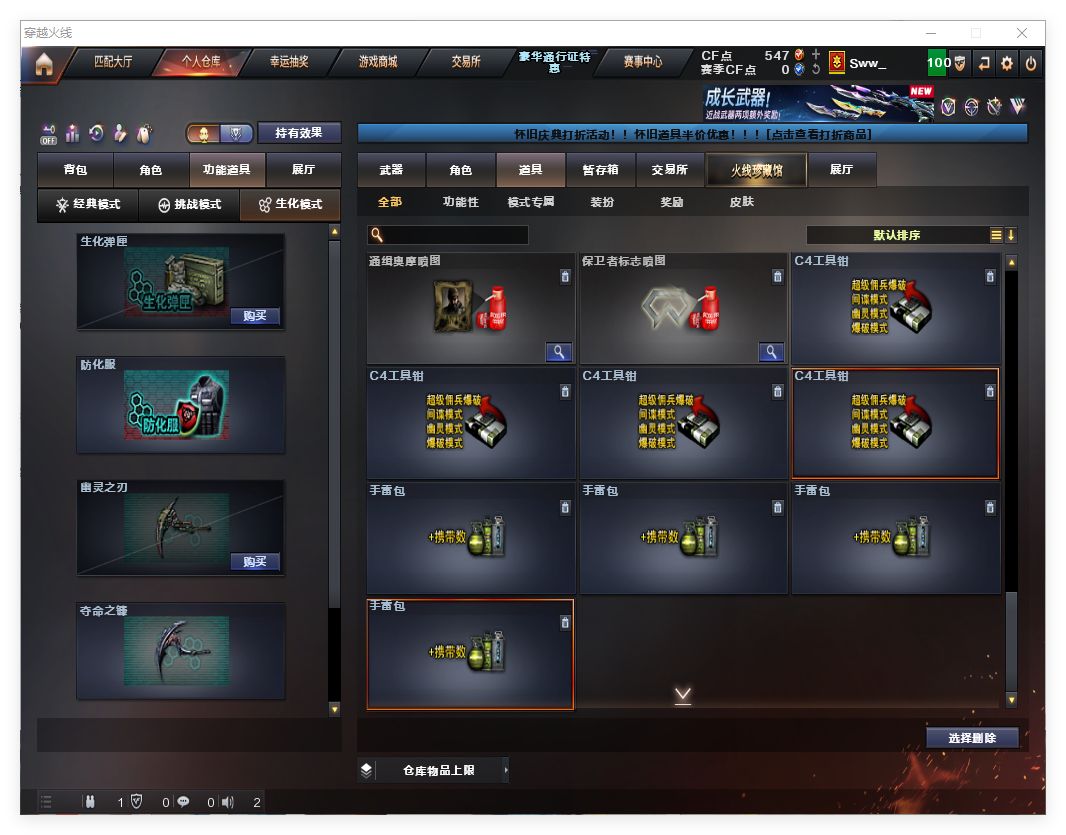The height and width of the screenshot is (835, 1066).
Task: Open the 暂存箱 tab
Action: 600,170
